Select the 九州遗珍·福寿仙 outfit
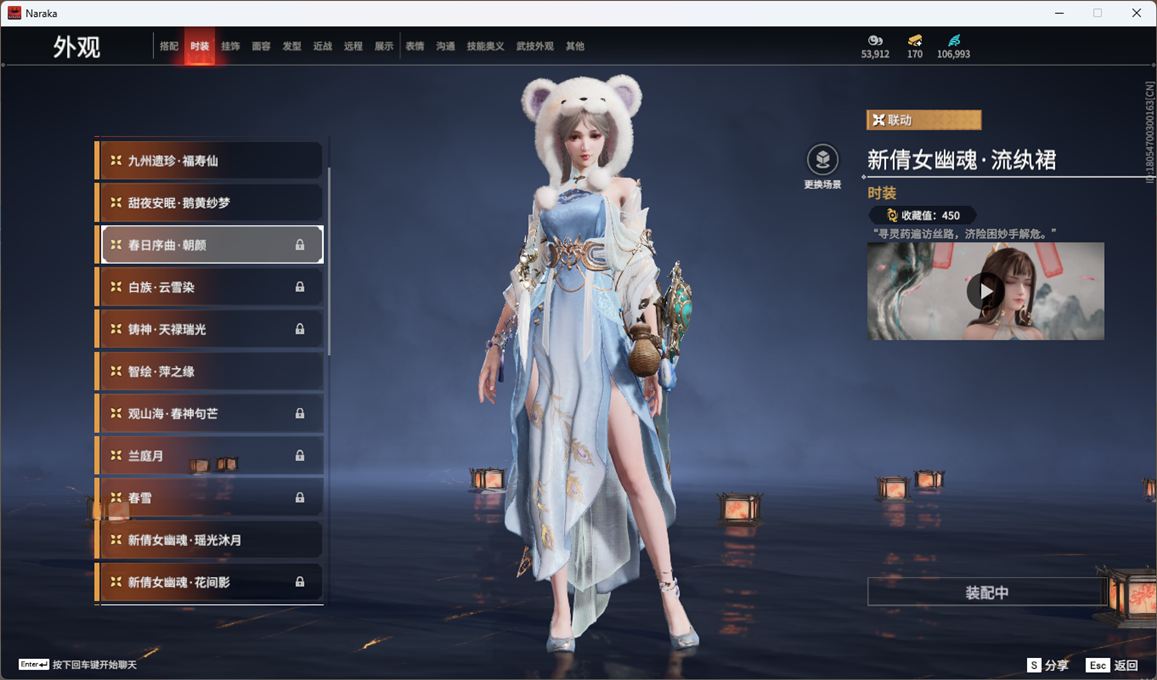1157x680 pixels. coord(210,160)
